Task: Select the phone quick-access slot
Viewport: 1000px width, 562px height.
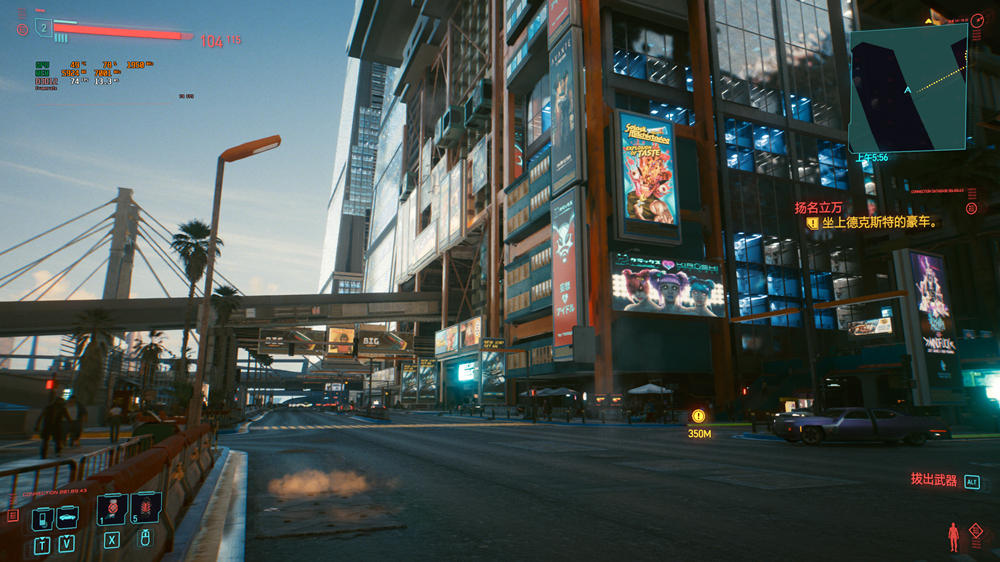Action: 42,519
